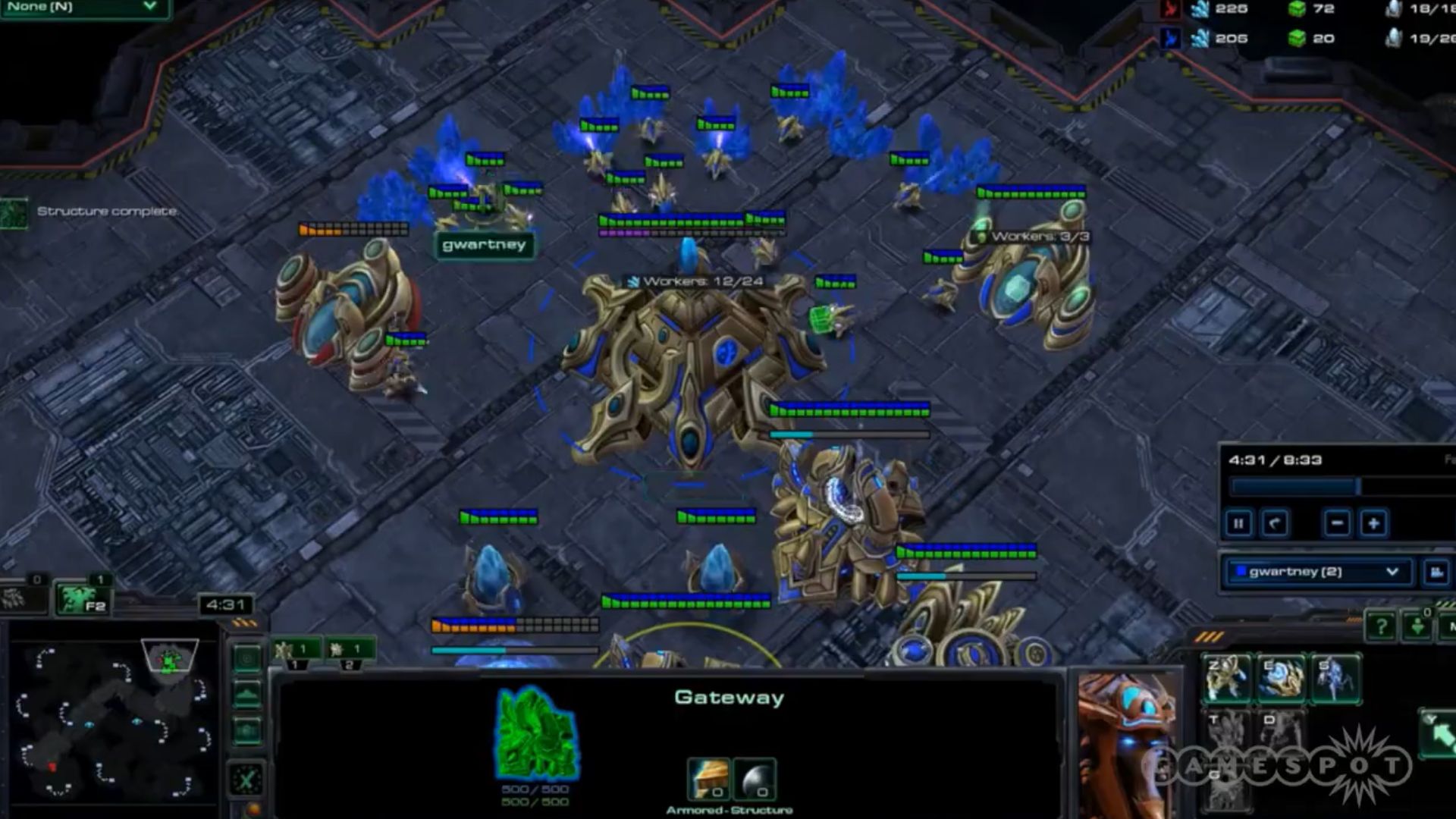Viewport: 1456px width, 819px height.
Task: Click the camera button beside player dropdown
Action: 1436,573
